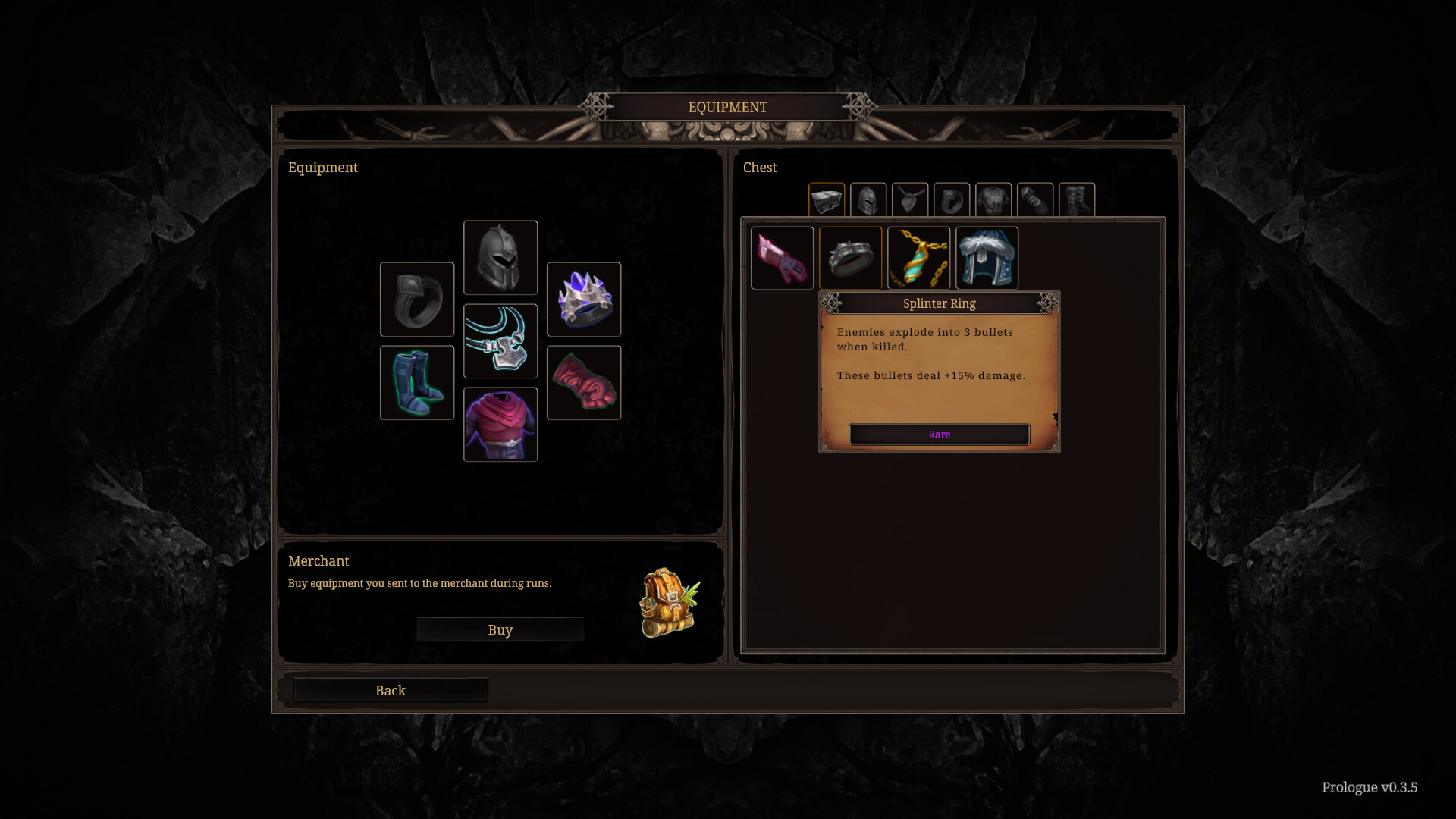Click the equipped red cloak armor
This screenshot has width=1456, height=819.
coord(500,425)
